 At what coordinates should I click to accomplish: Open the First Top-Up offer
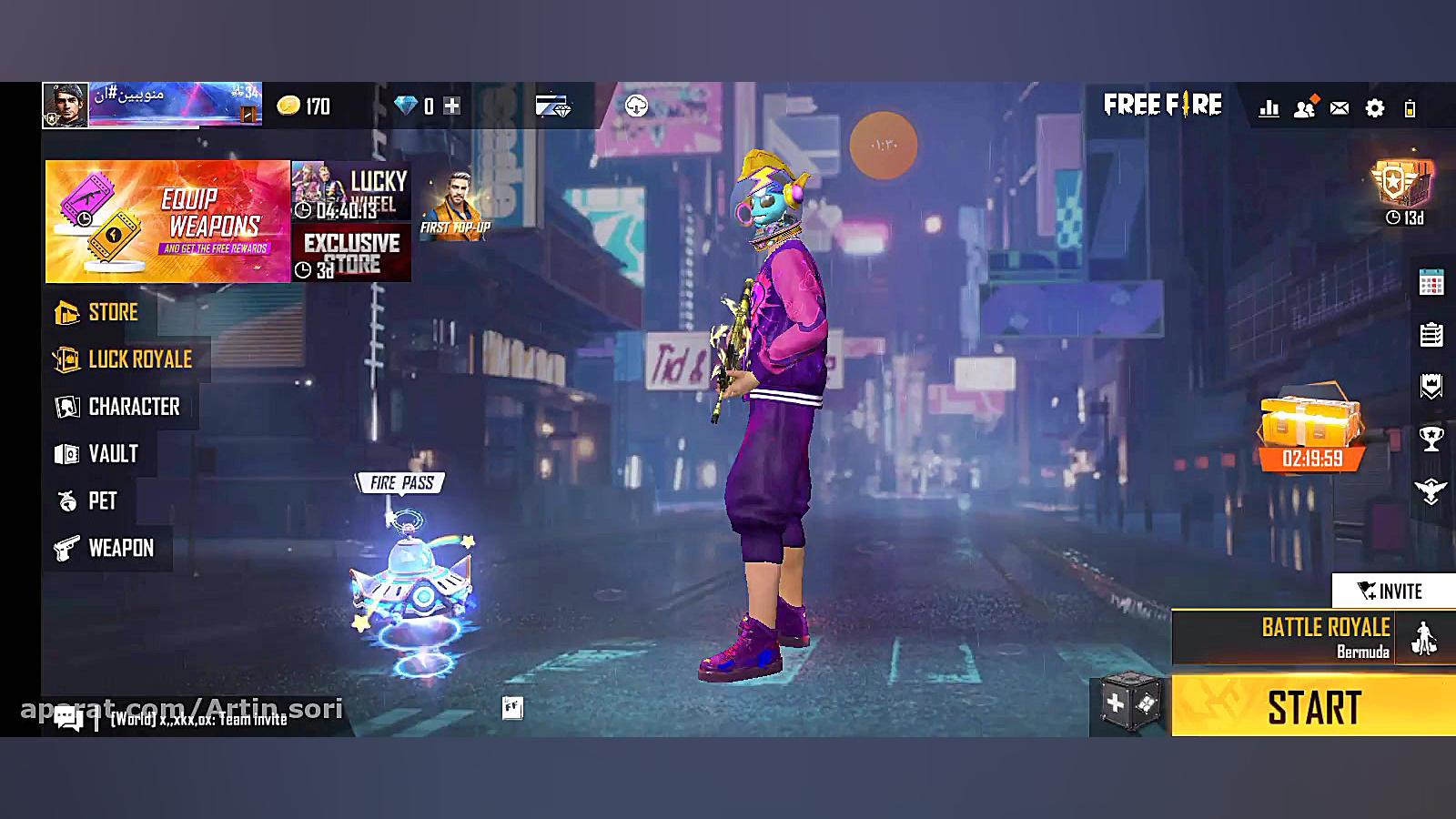tap(455, 205)
